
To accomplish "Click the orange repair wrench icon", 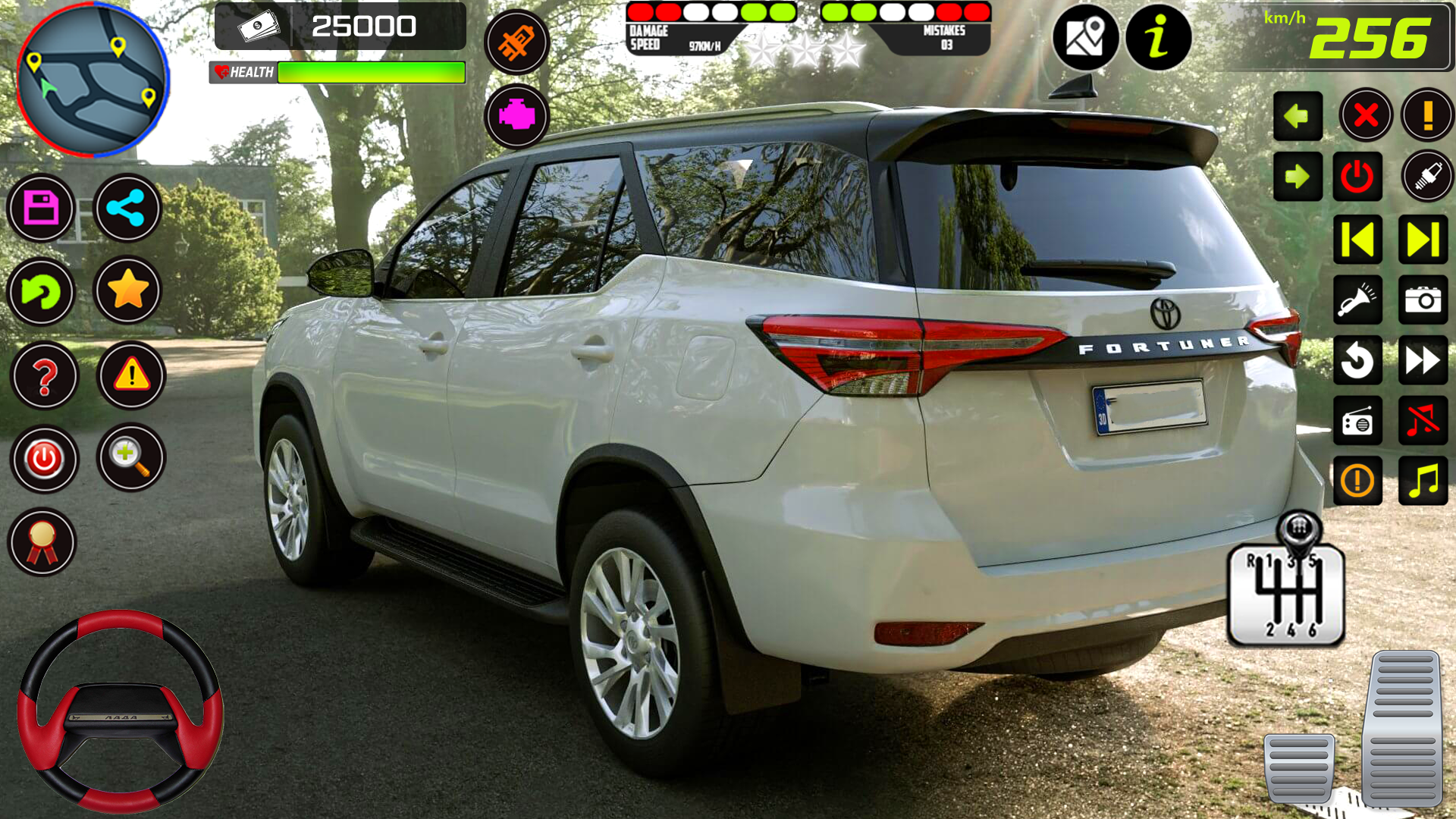I will point(517,42).
